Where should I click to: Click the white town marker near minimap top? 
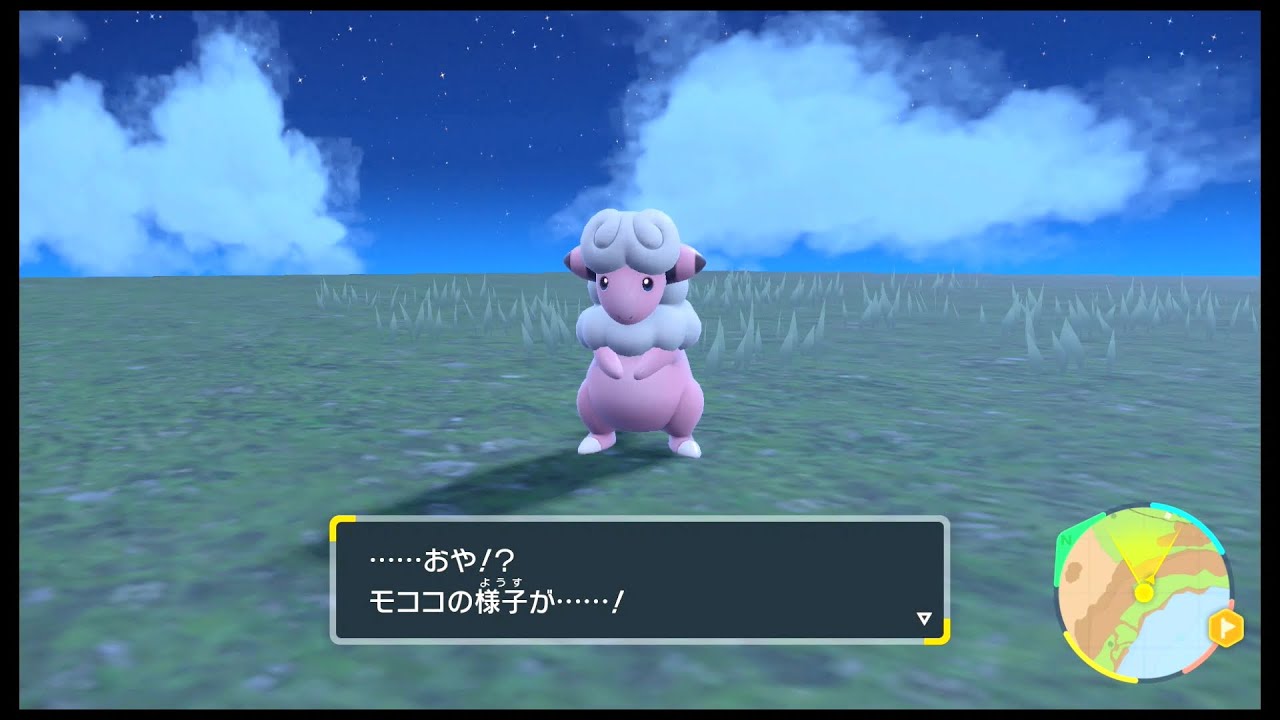tap(1167, 515)
